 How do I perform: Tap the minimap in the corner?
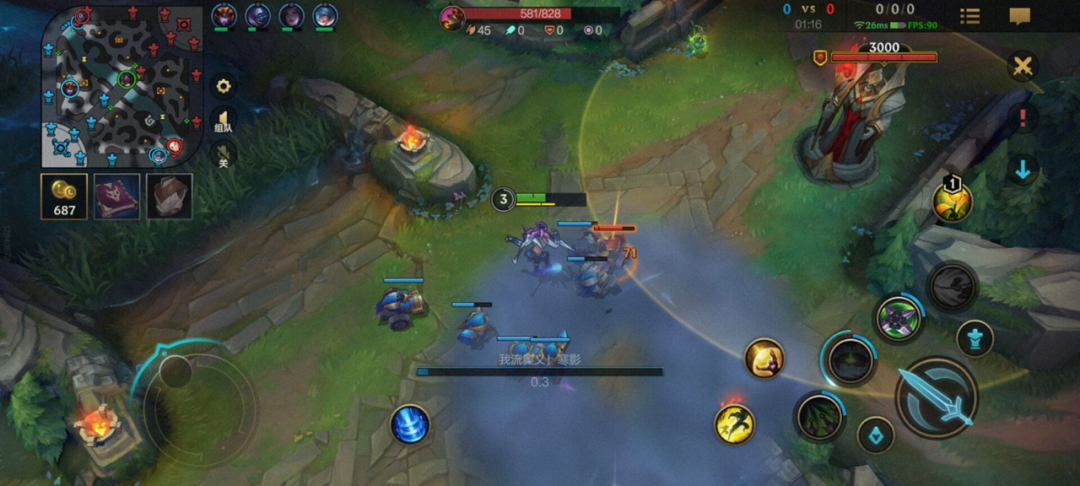[x=118, y=87]
